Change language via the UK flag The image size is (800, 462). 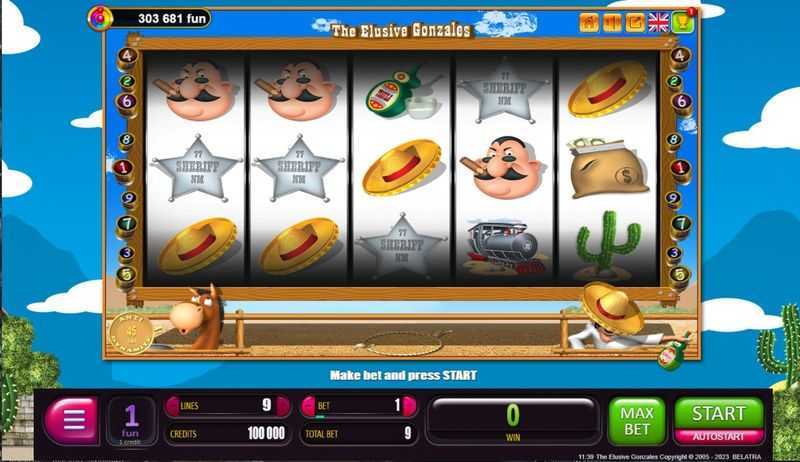tap(658, 22)
